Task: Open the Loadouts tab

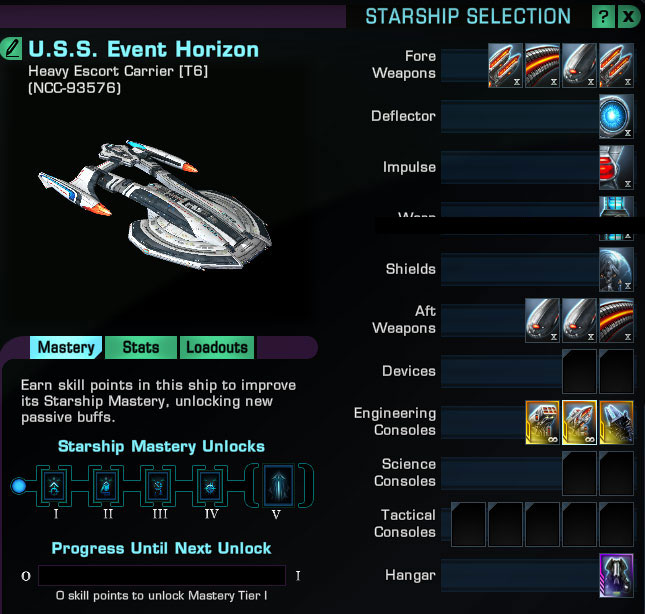Action: 217,347
